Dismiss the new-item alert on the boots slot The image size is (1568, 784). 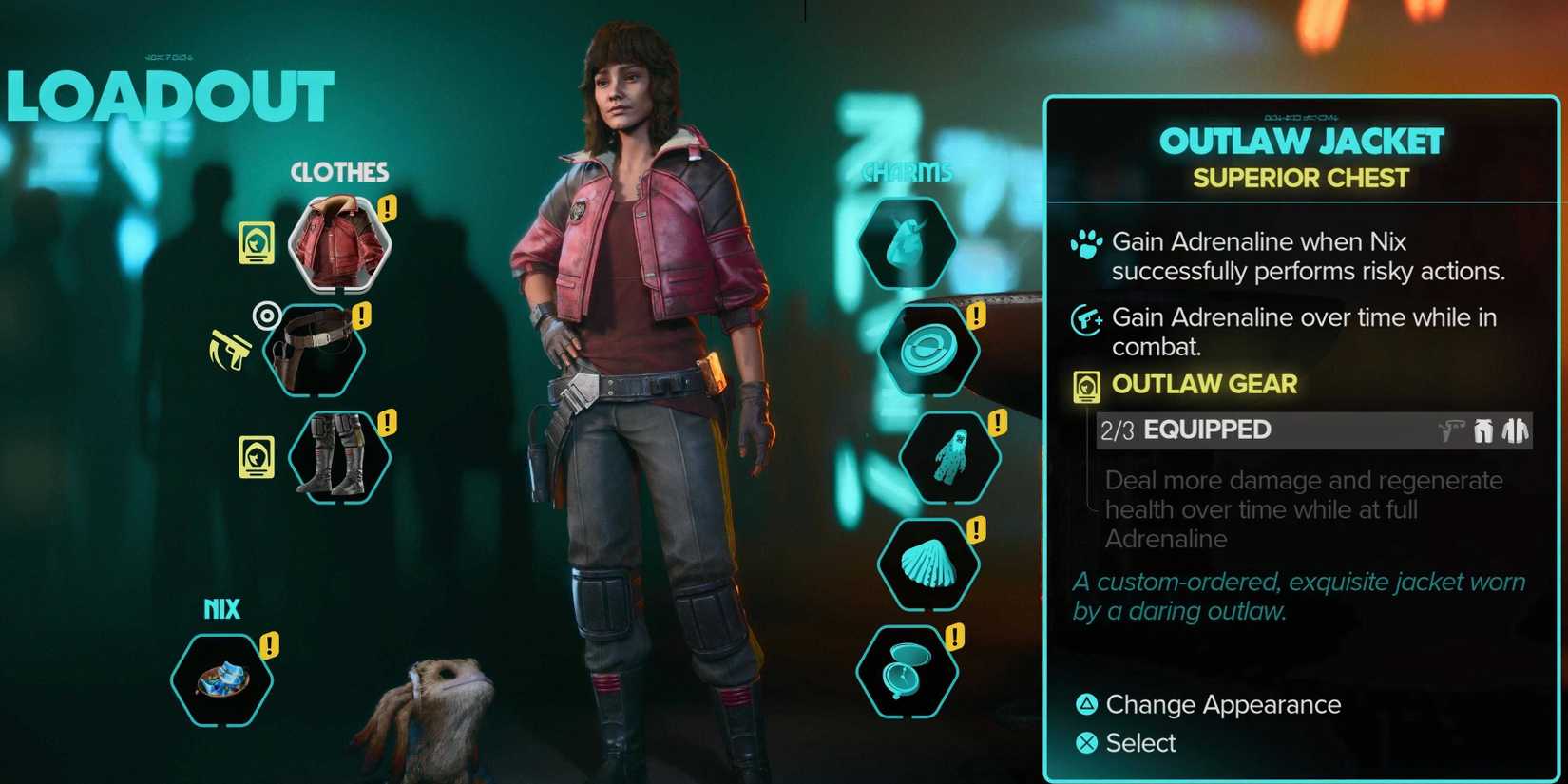coord(386,419)
